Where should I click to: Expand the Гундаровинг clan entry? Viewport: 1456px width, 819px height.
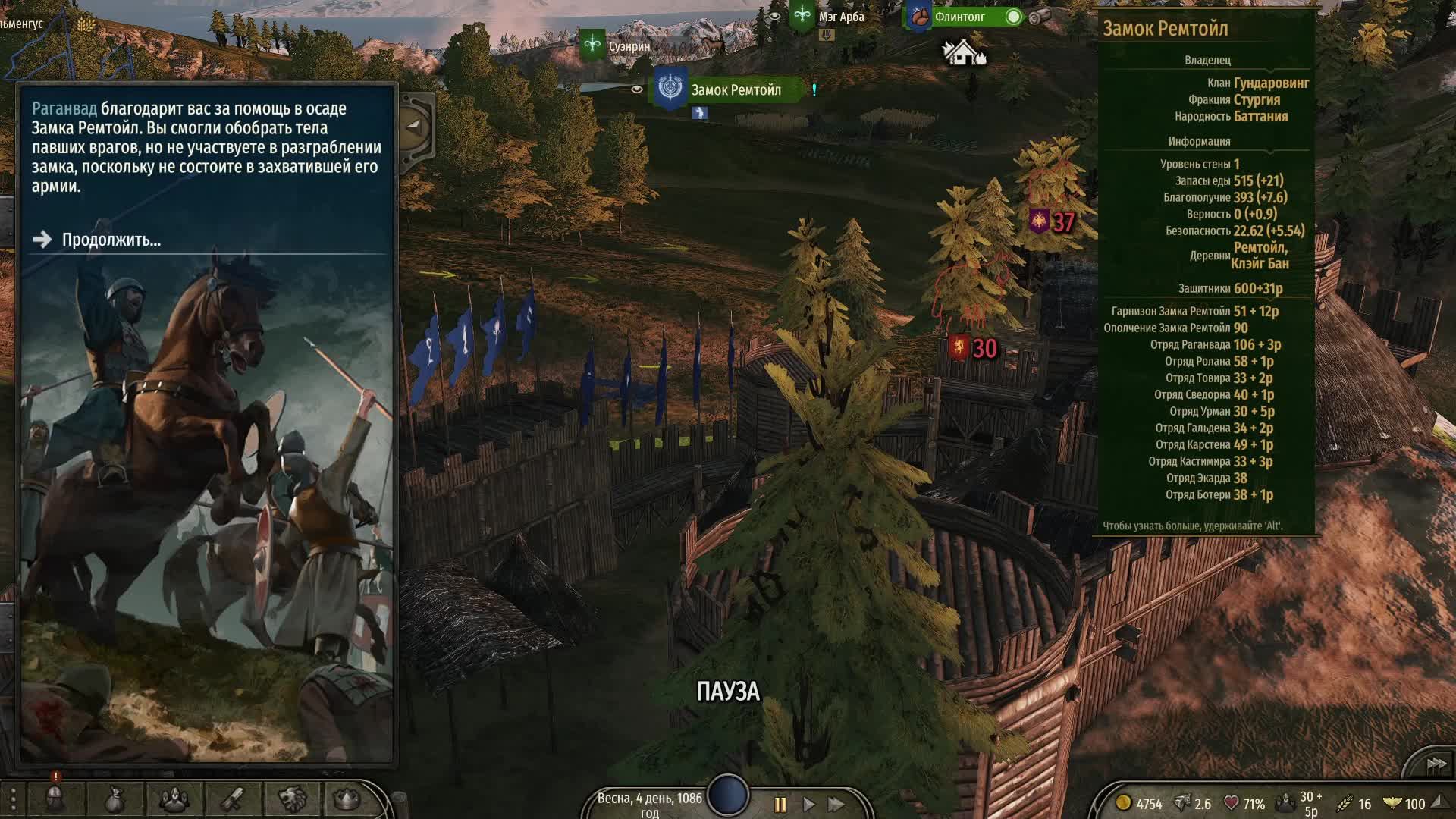coord(1271,84)
